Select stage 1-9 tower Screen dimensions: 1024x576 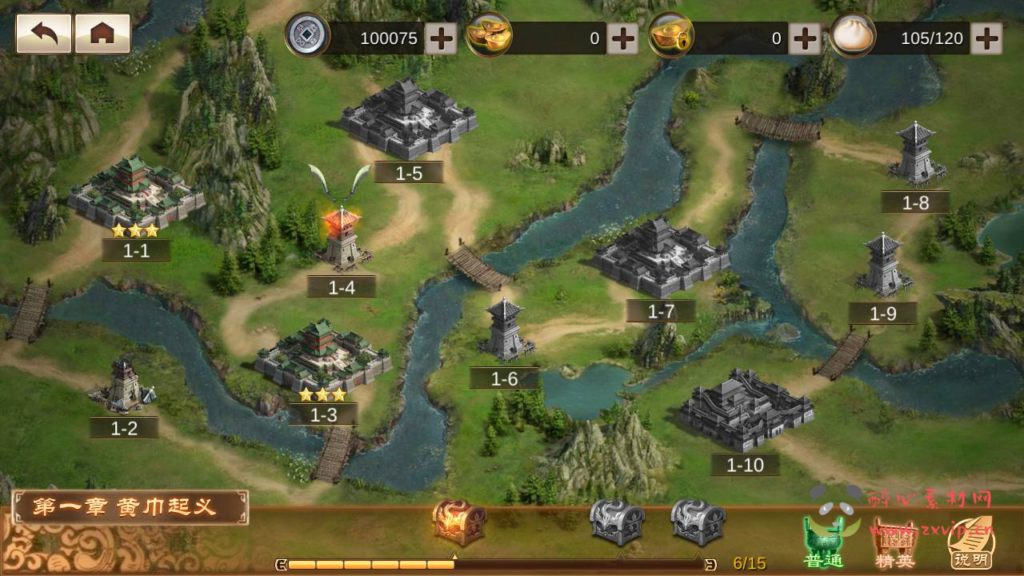pos(883,267)
